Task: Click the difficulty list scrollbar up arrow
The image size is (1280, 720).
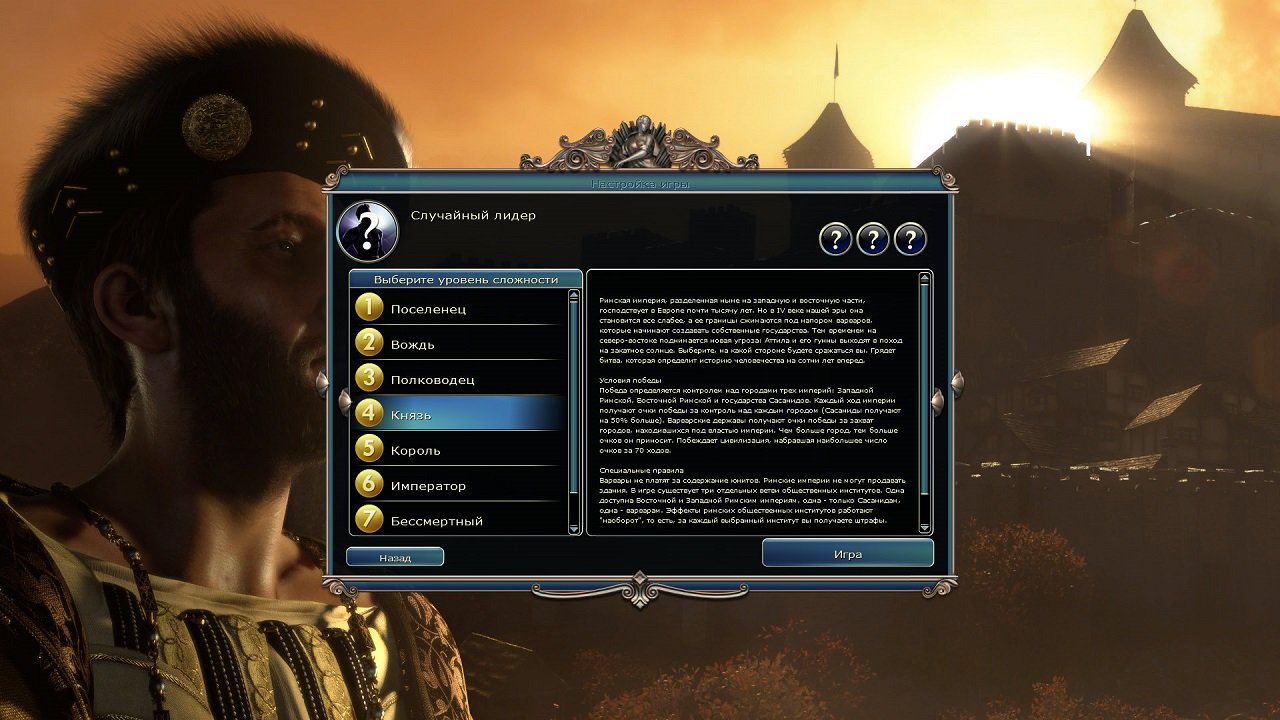Action: (x=573, y=295)
